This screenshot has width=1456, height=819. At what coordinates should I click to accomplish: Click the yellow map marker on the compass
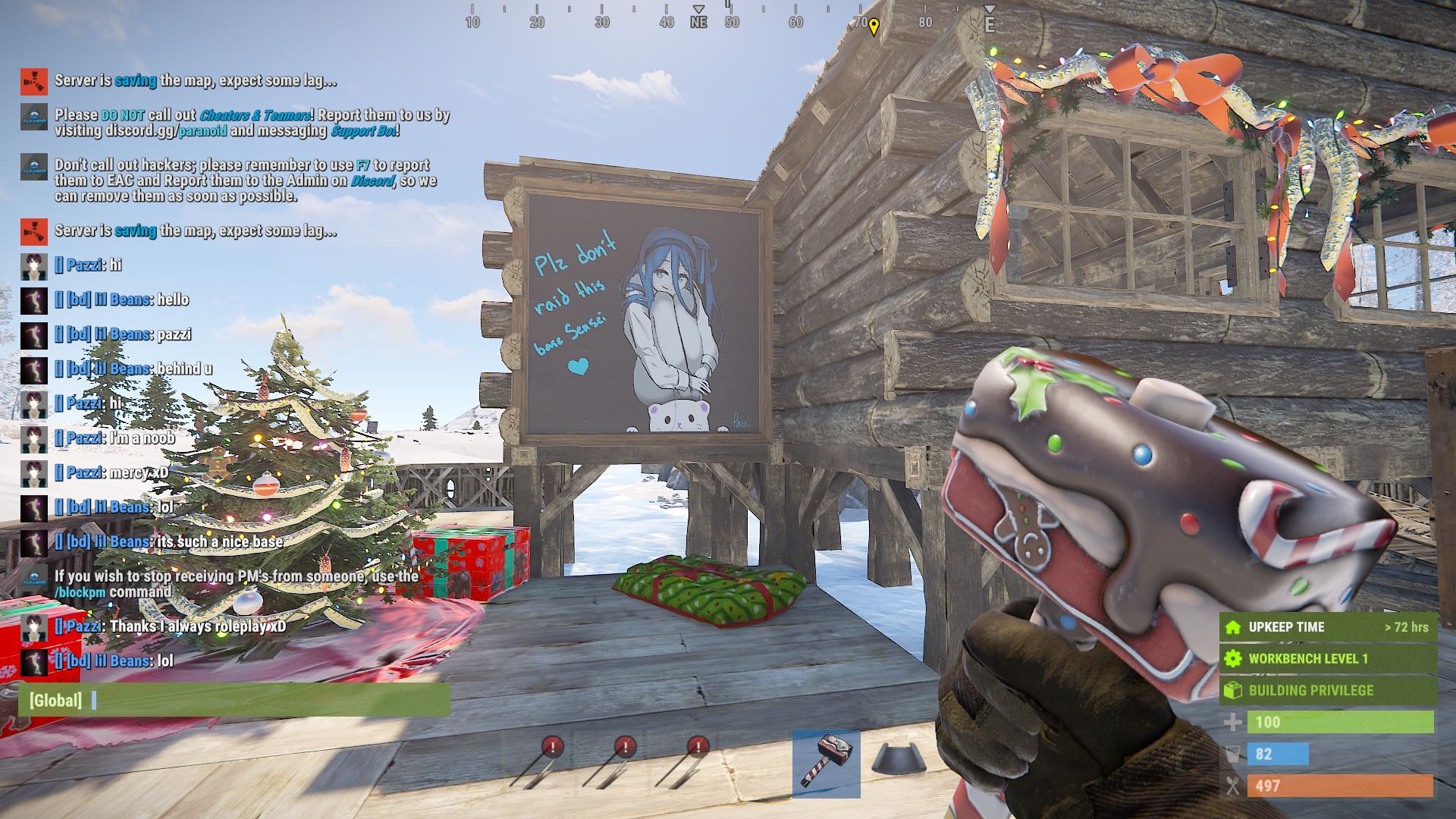tap(874, 27)
